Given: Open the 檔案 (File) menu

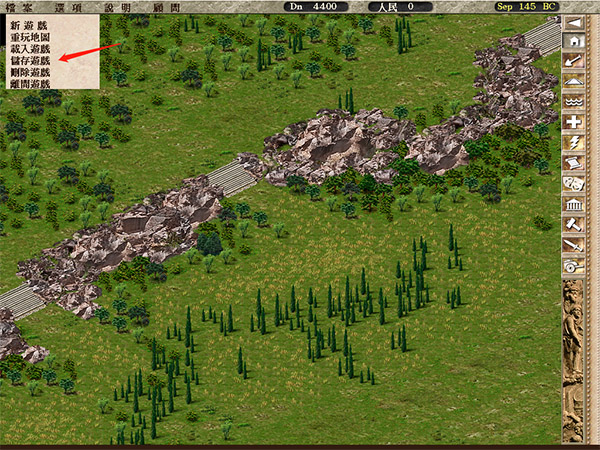Looking at the screenshot, I should 16,6.
